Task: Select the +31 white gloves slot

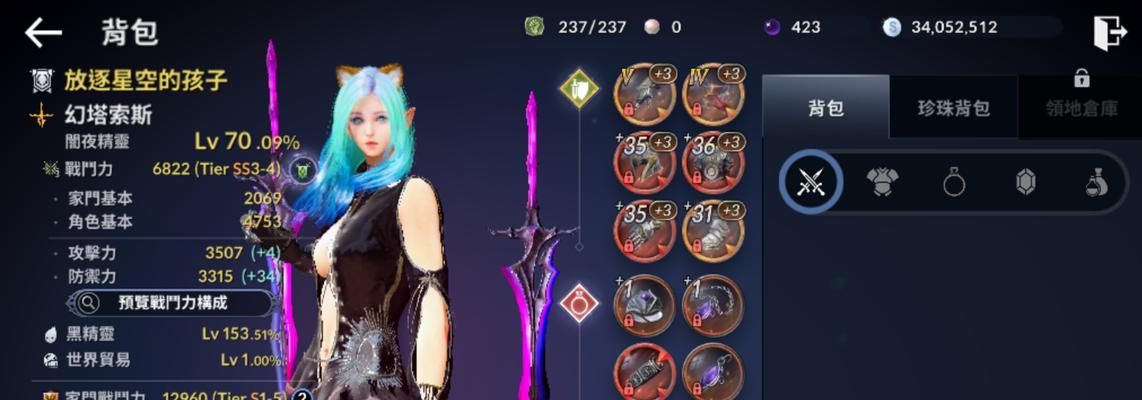Action: pyautogui.click(x=711, y=229)
